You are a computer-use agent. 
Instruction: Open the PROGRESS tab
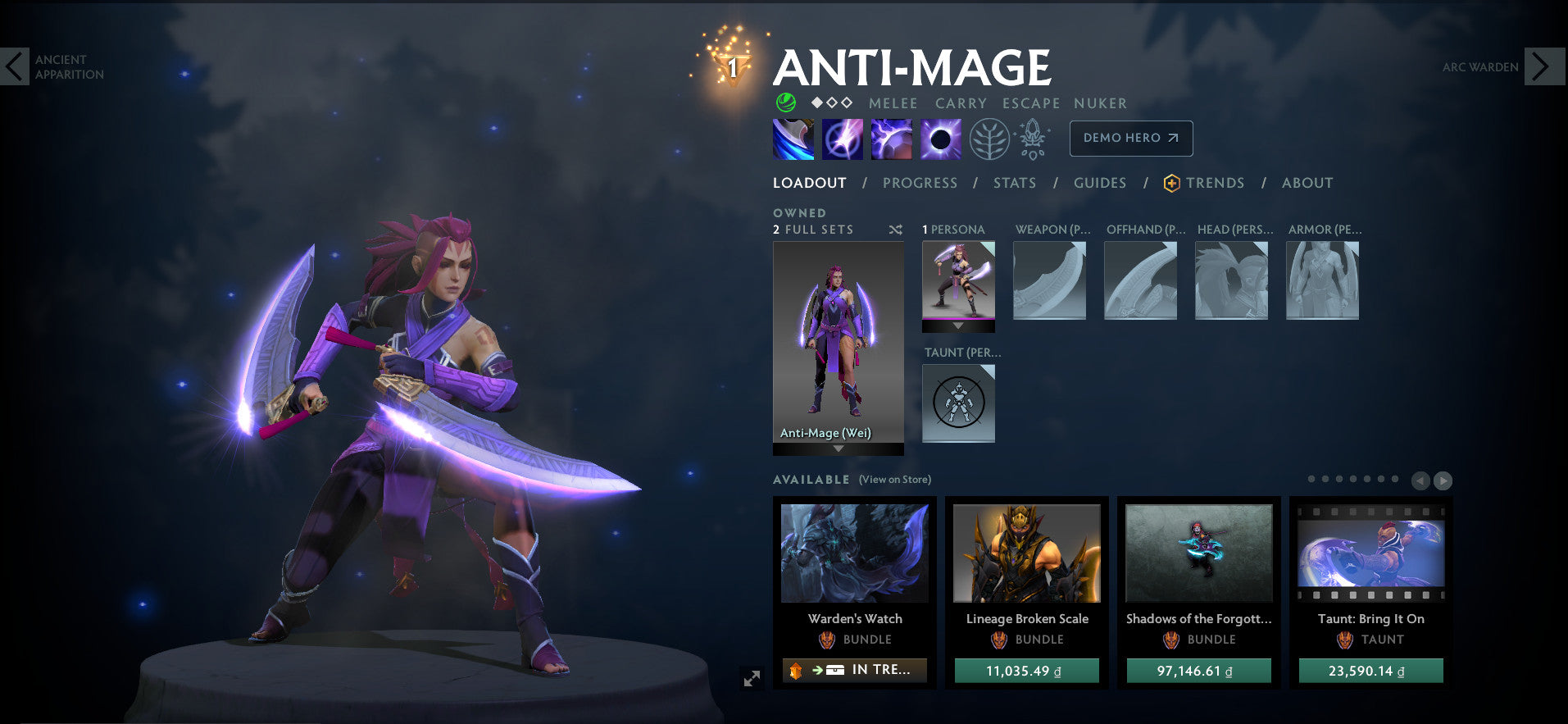[x=920, y=183]
